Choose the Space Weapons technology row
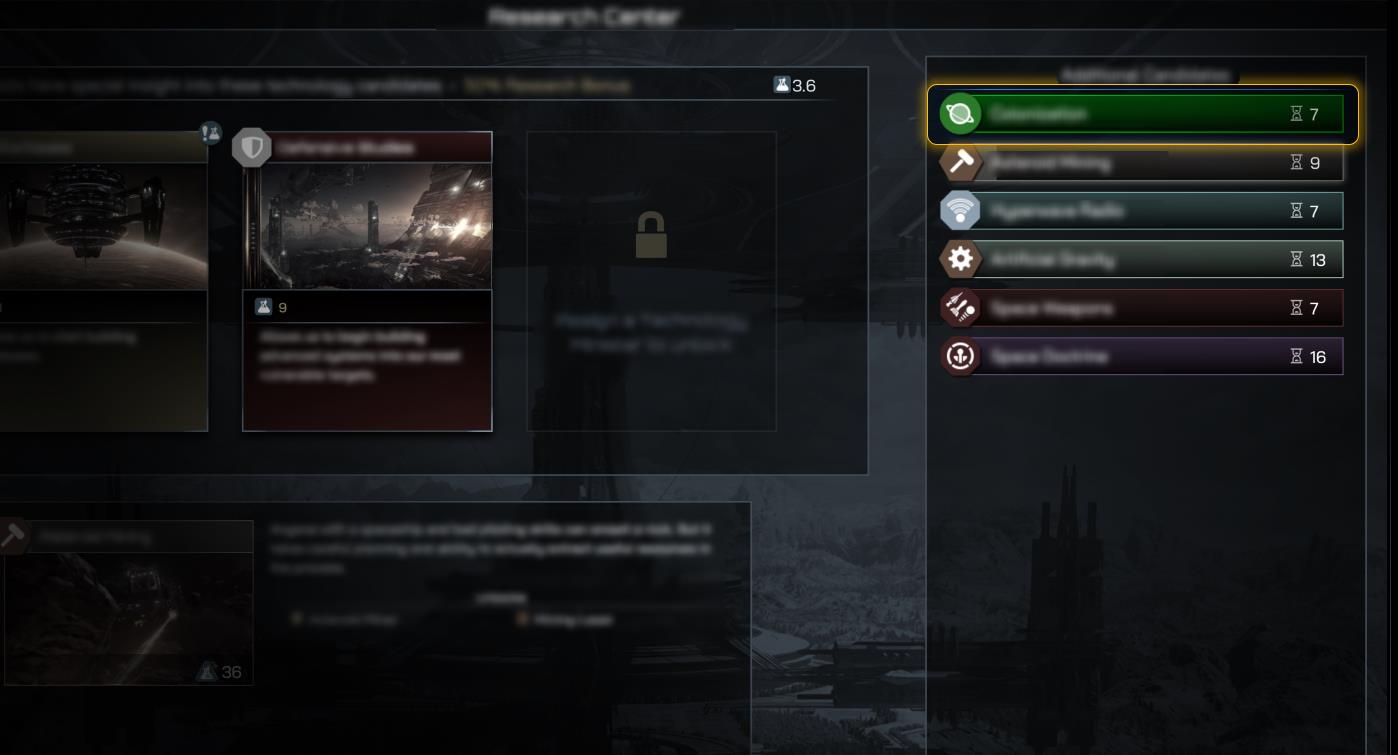This screenshot has height=755, width=1398. [x=1140, y=308]
